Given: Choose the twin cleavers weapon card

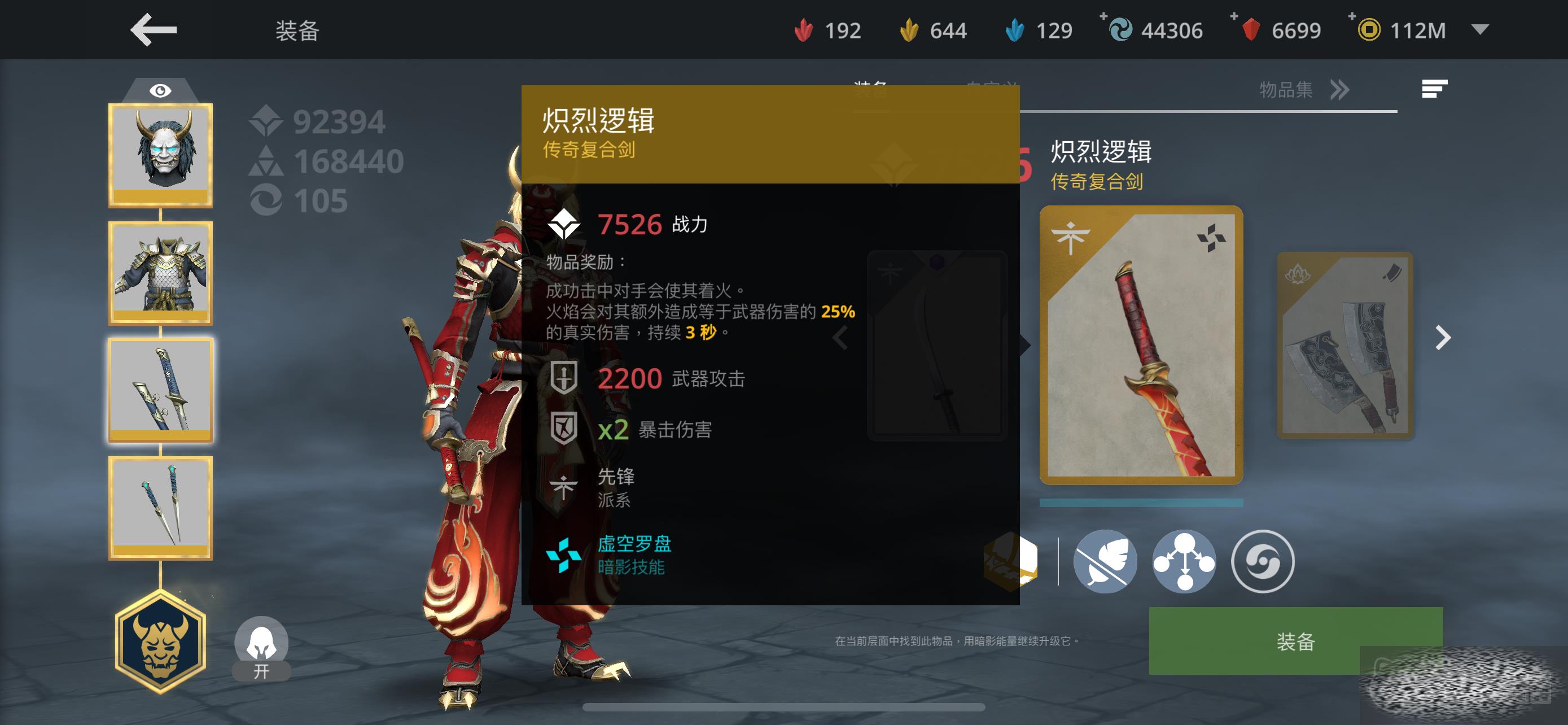Looking at the screenshot, I should tap(1344, 345).
